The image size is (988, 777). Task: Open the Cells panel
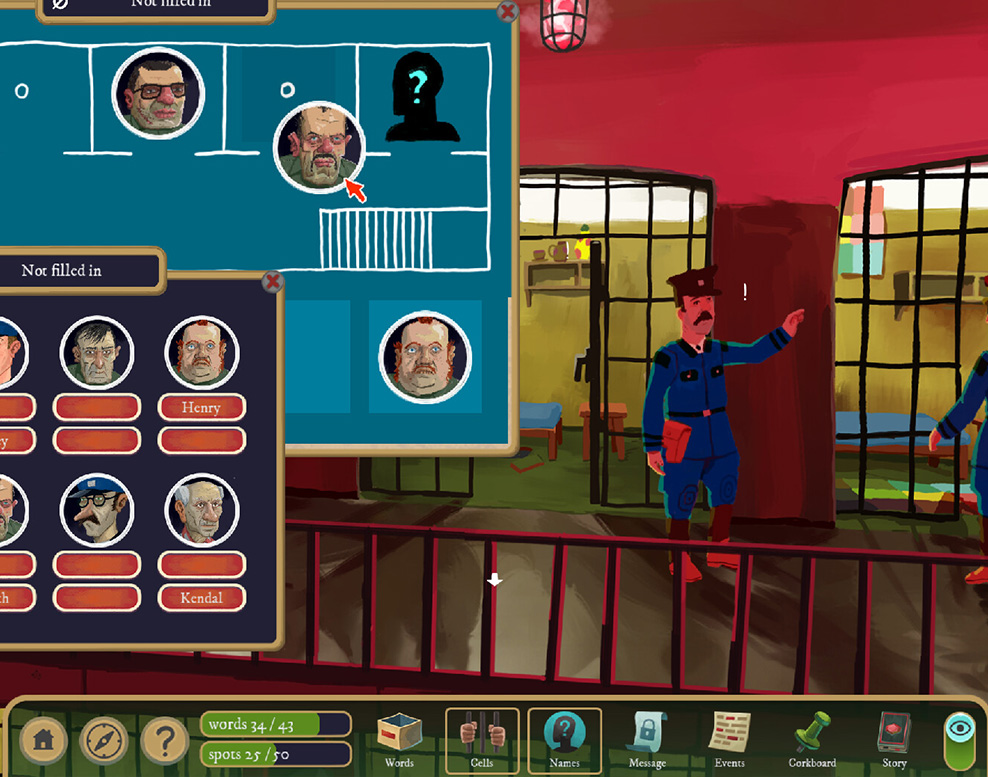pos(482,740)
